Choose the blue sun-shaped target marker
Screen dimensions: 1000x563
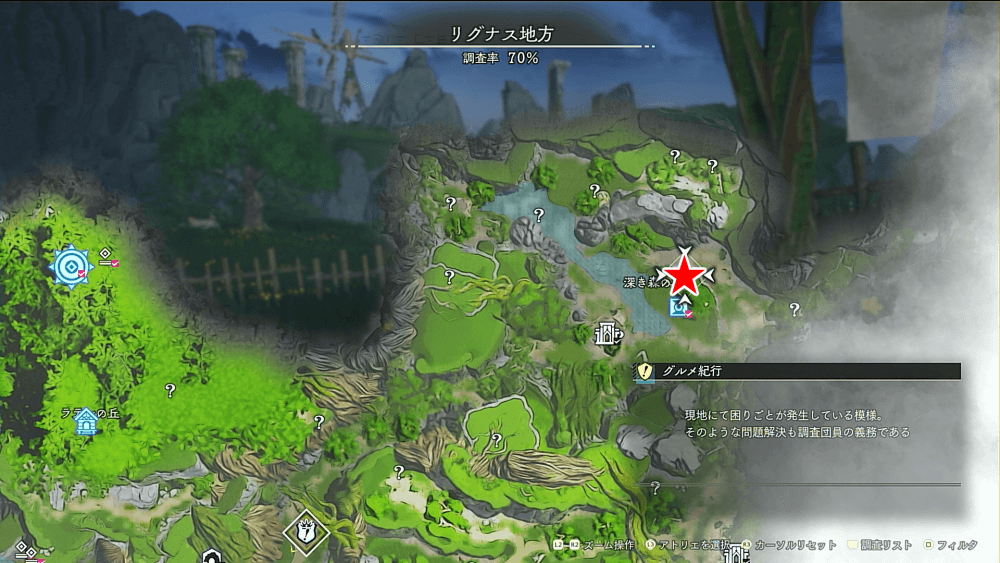[x=72, y=265]
